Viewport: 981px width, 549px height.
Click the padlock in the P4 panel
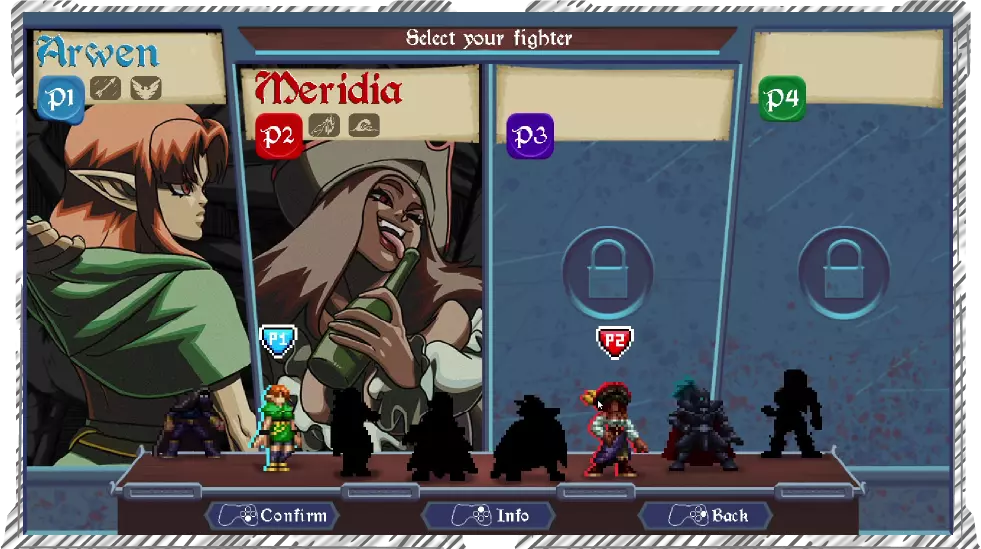click(x=844, y=273)
